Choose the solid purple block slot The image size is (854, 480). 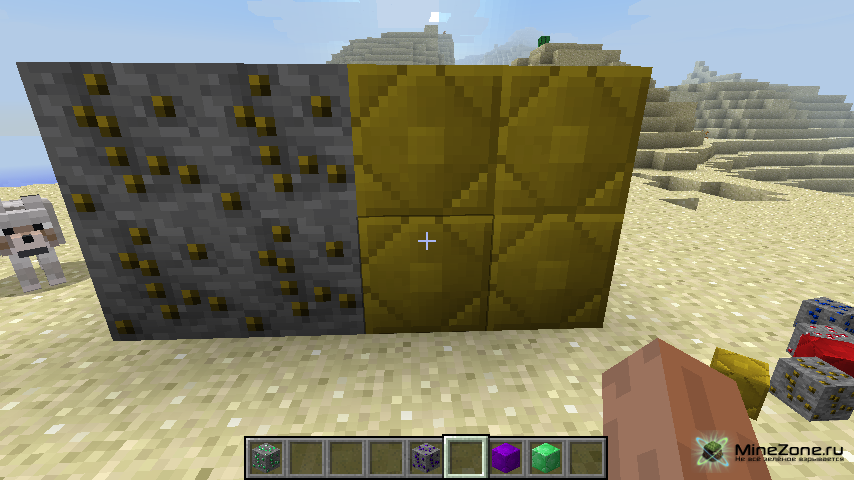(x=505, y=457)
